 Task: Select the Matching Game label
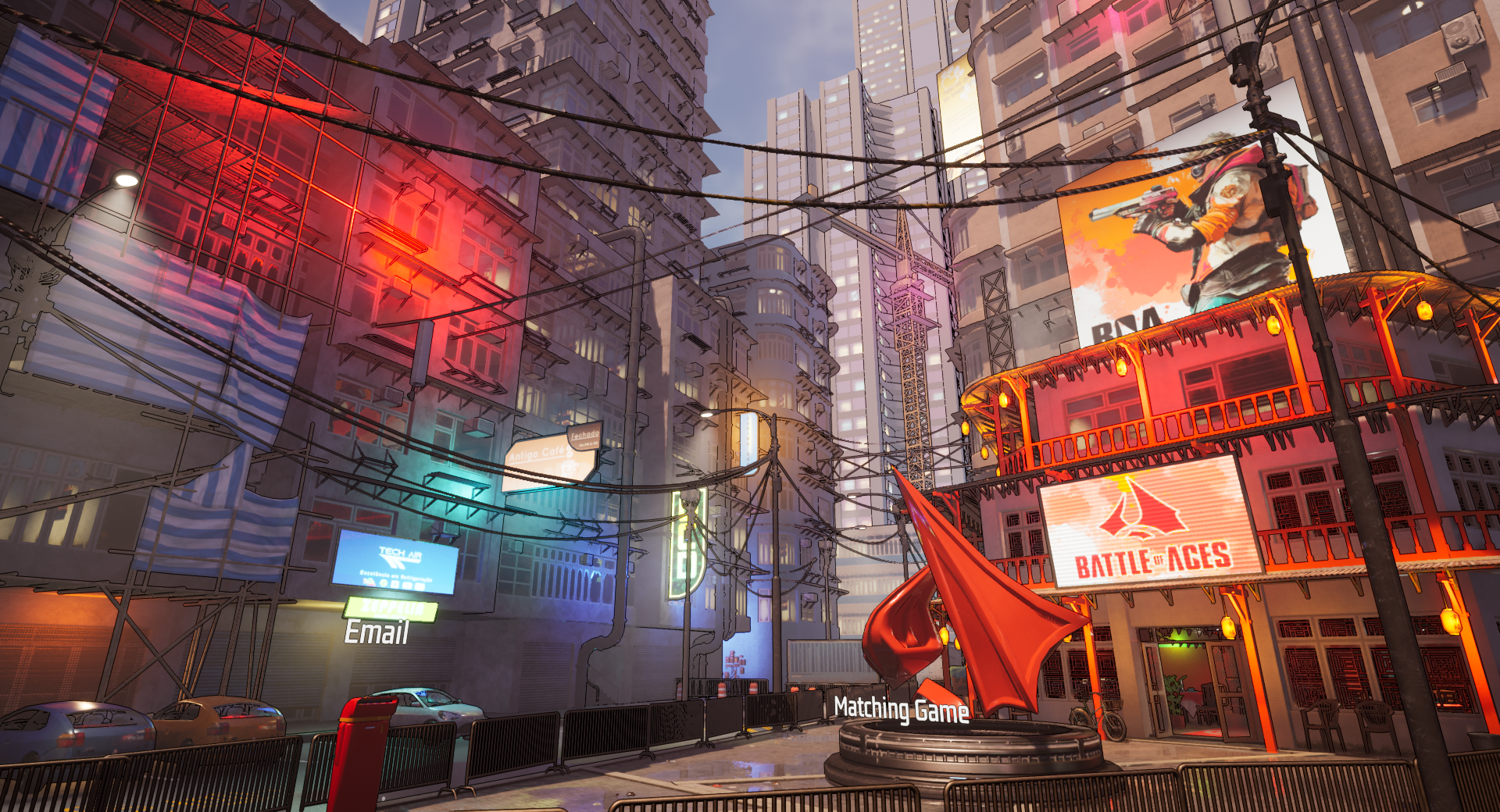click(901, 710)
